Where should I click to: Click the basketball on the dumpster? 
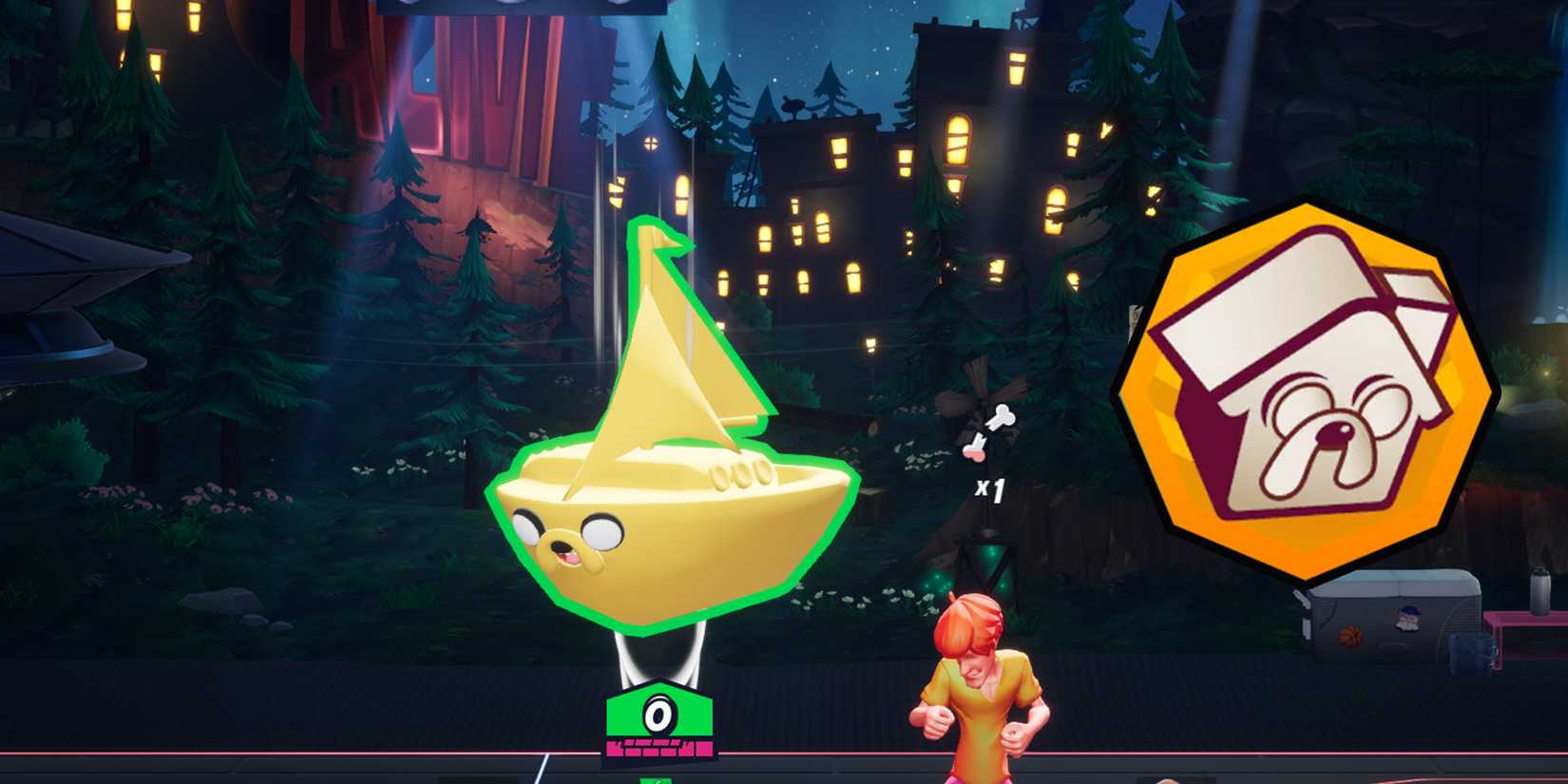pos(1349,639)
